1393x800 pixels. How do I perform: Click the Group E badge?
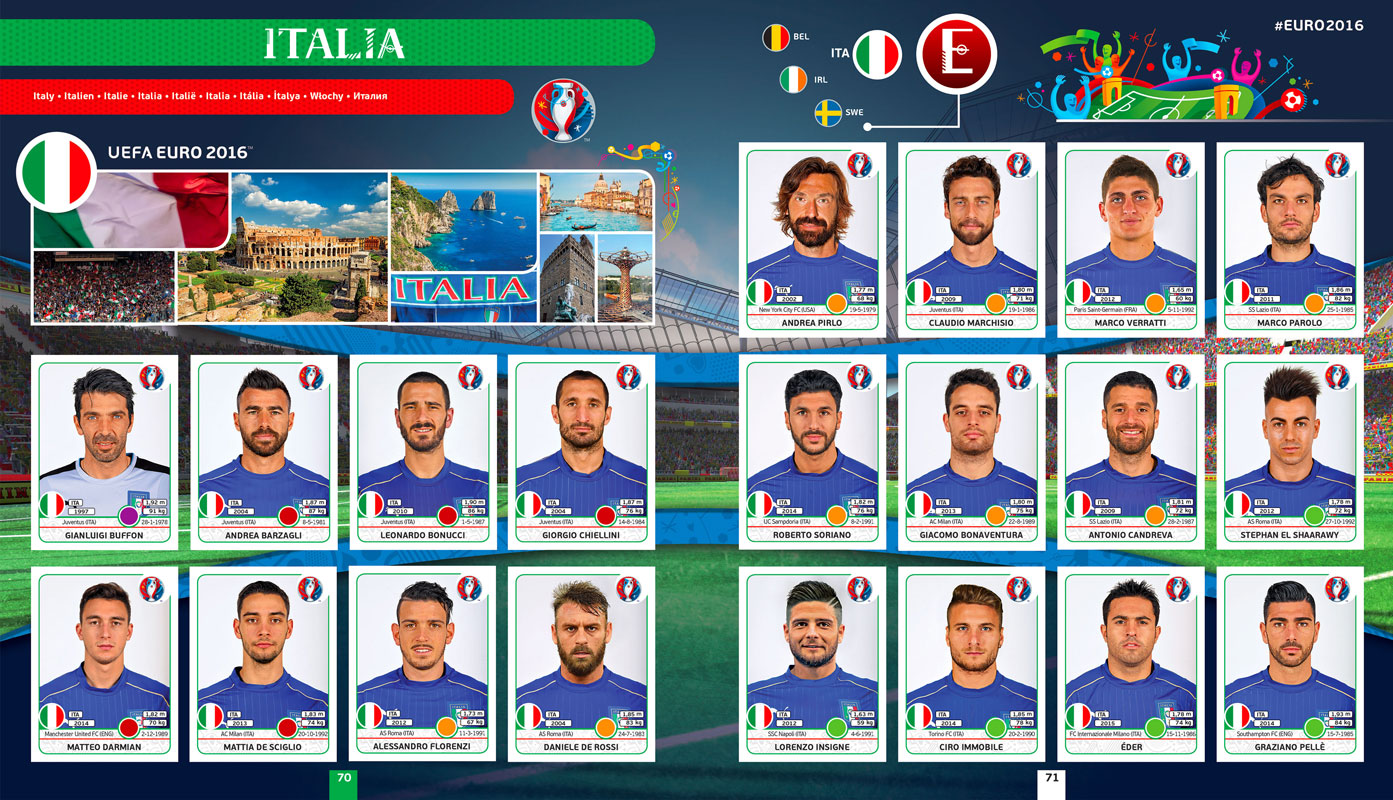[x=957, y=54]
